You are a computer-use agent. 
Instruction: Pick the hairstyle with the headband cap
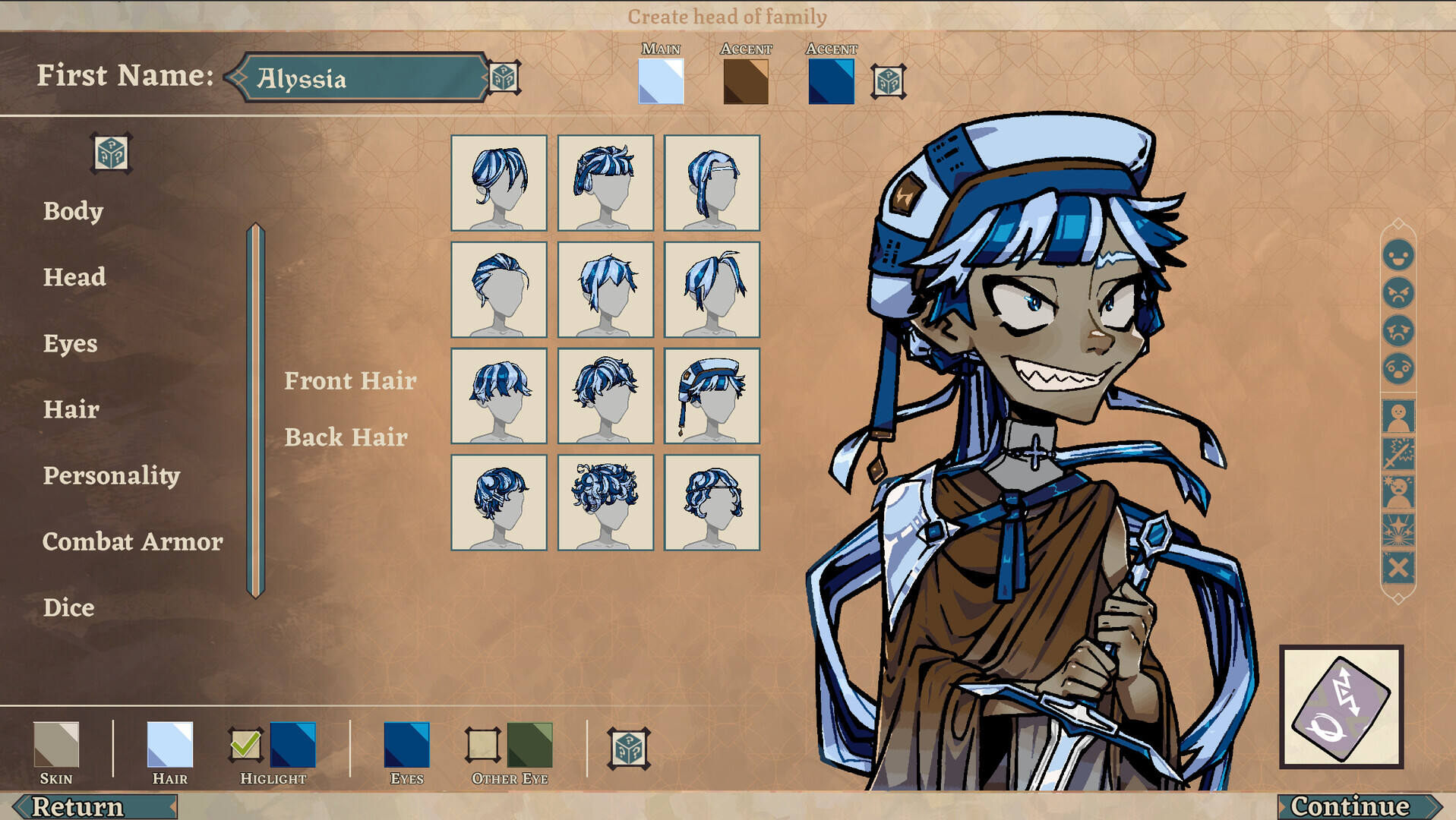712,396
